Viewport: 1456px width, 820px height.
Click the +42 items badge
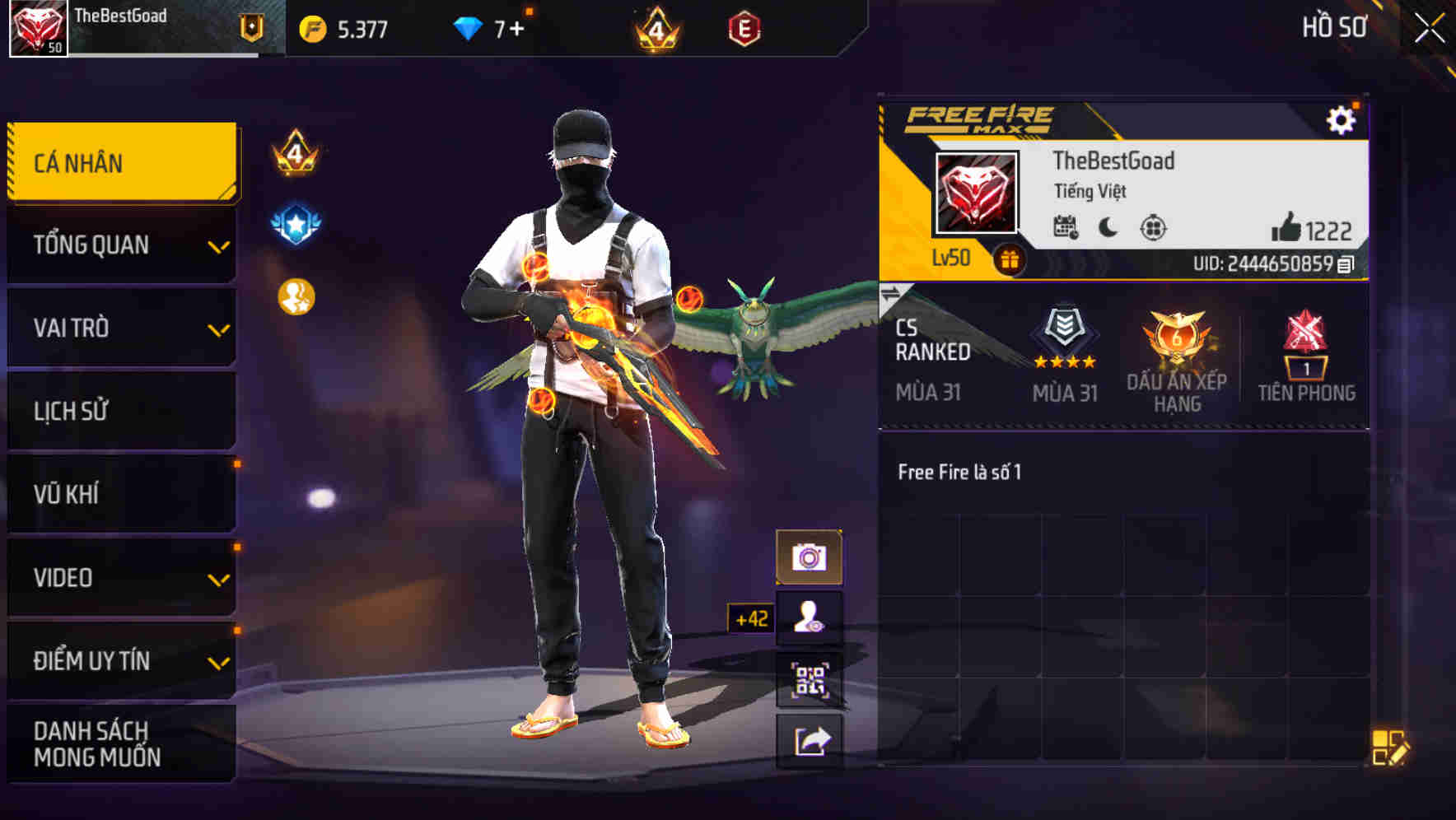750,616
